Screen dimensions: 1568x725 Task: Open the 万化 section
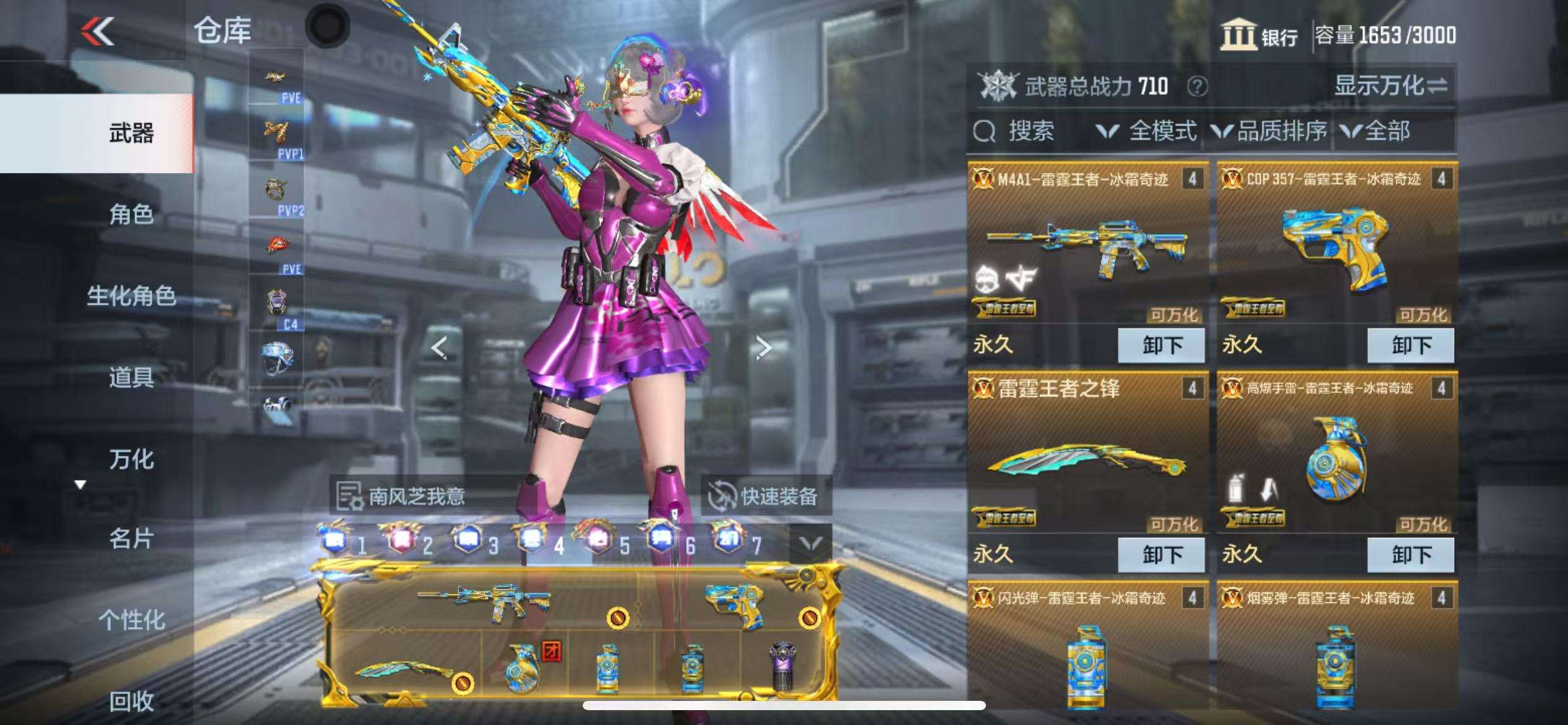click(x=131, y=459)
